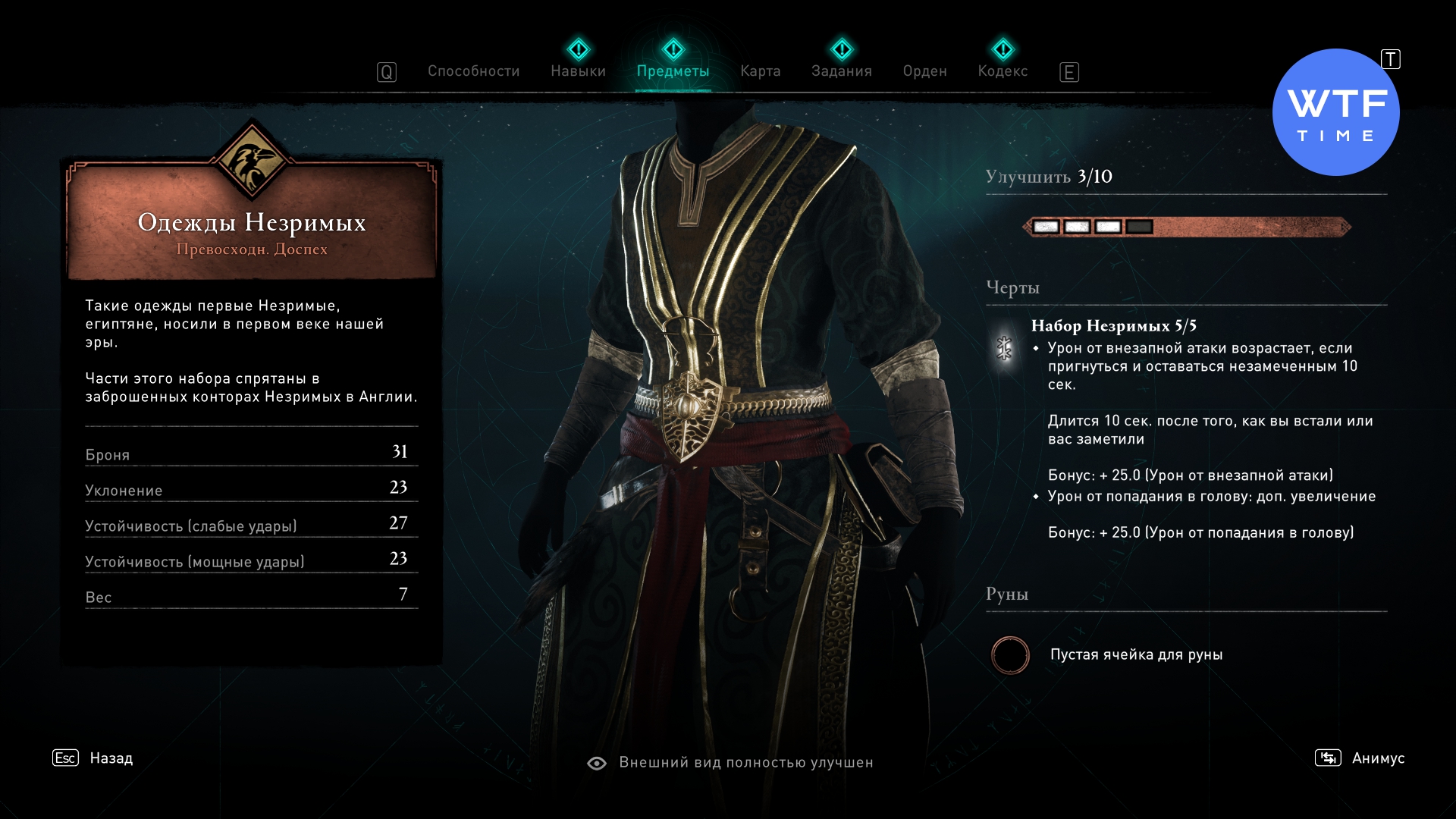The width and height of the screenshot is (1456, 819).
Task: Open the Задания tab
Action: (841, 71)
